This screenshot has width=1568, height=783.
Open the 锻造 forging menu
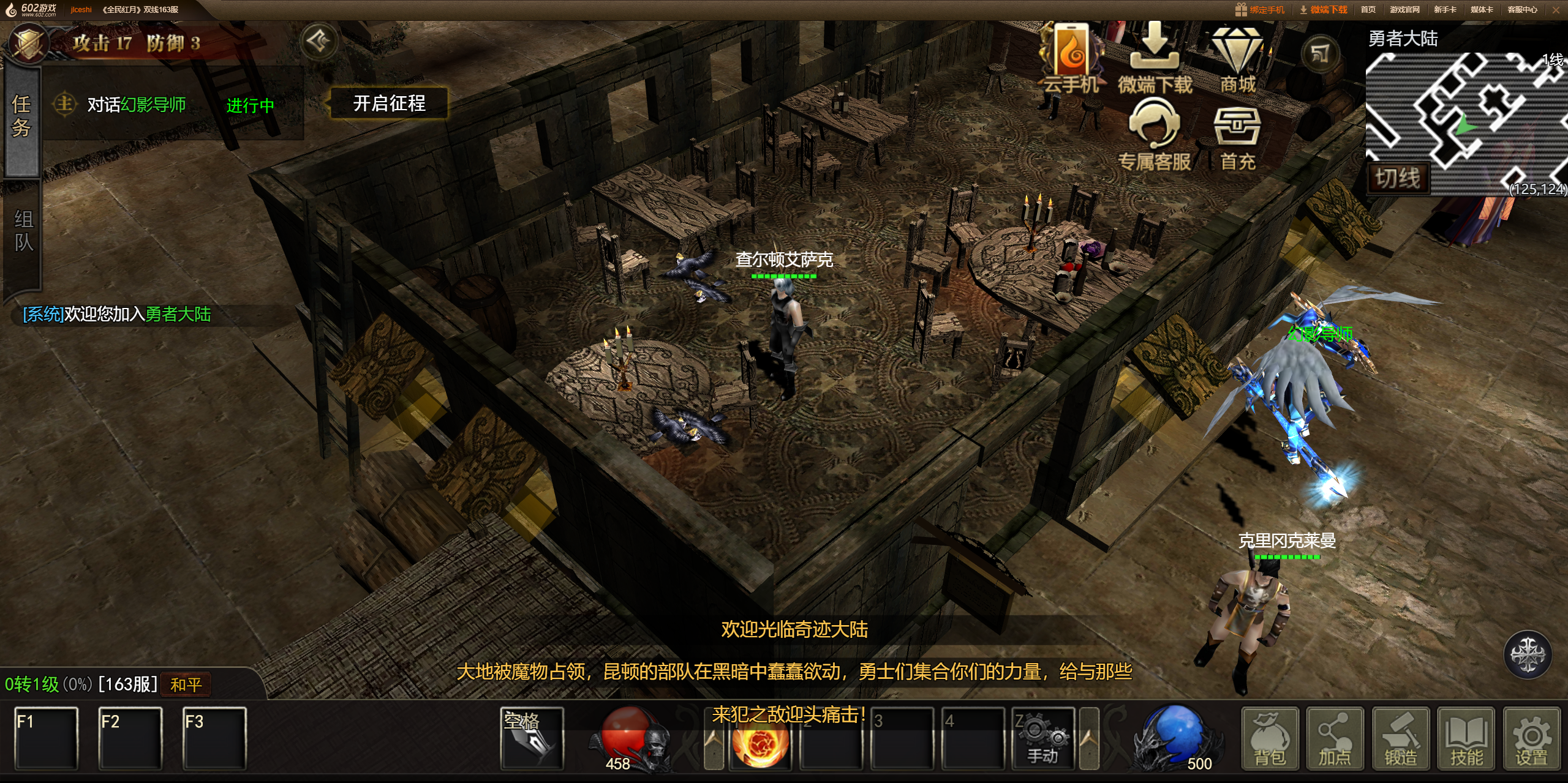pos(1400,739)
